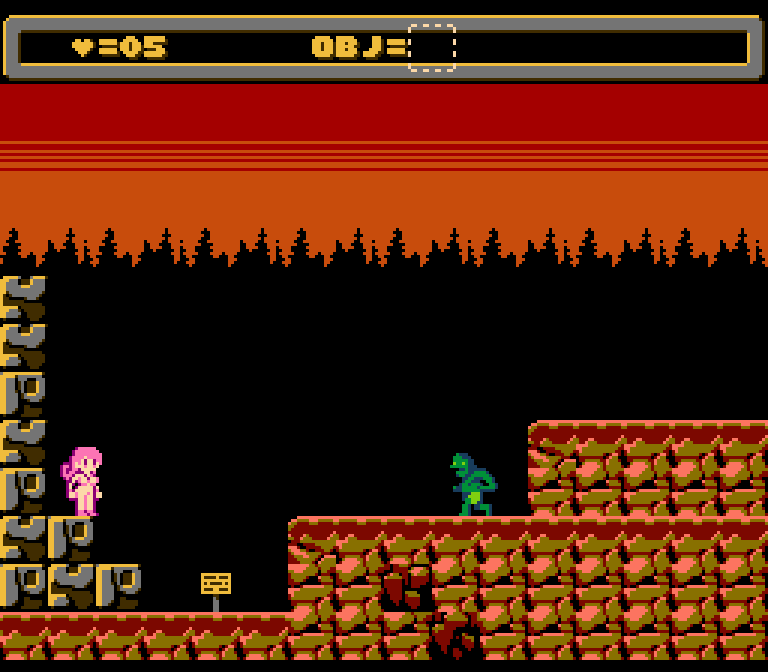Select the empty OBJ item slot

pyautogui.click(x=432, y=48)
